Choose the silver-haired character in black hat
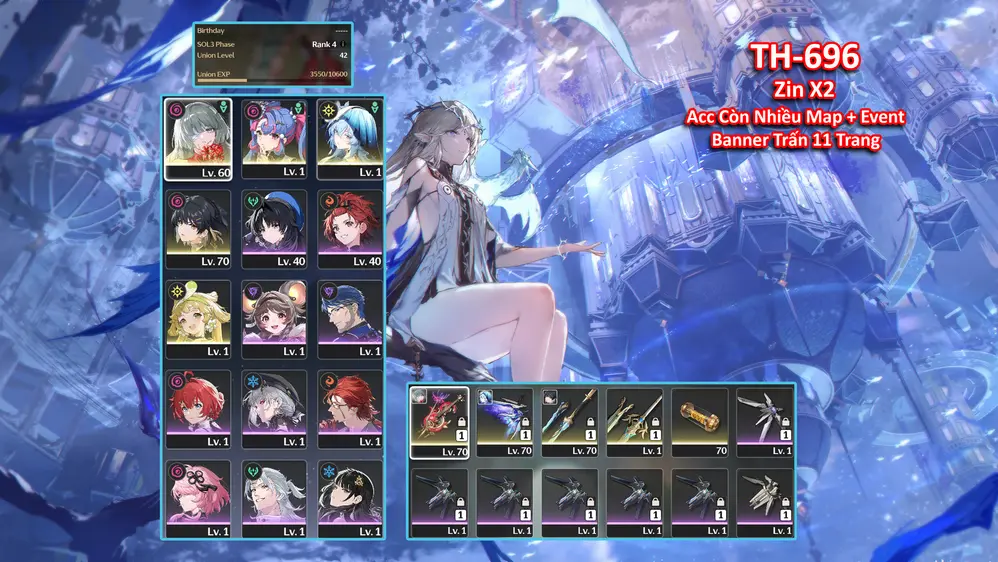The height and width of the screenshot is (562, 998). point(273,408)
